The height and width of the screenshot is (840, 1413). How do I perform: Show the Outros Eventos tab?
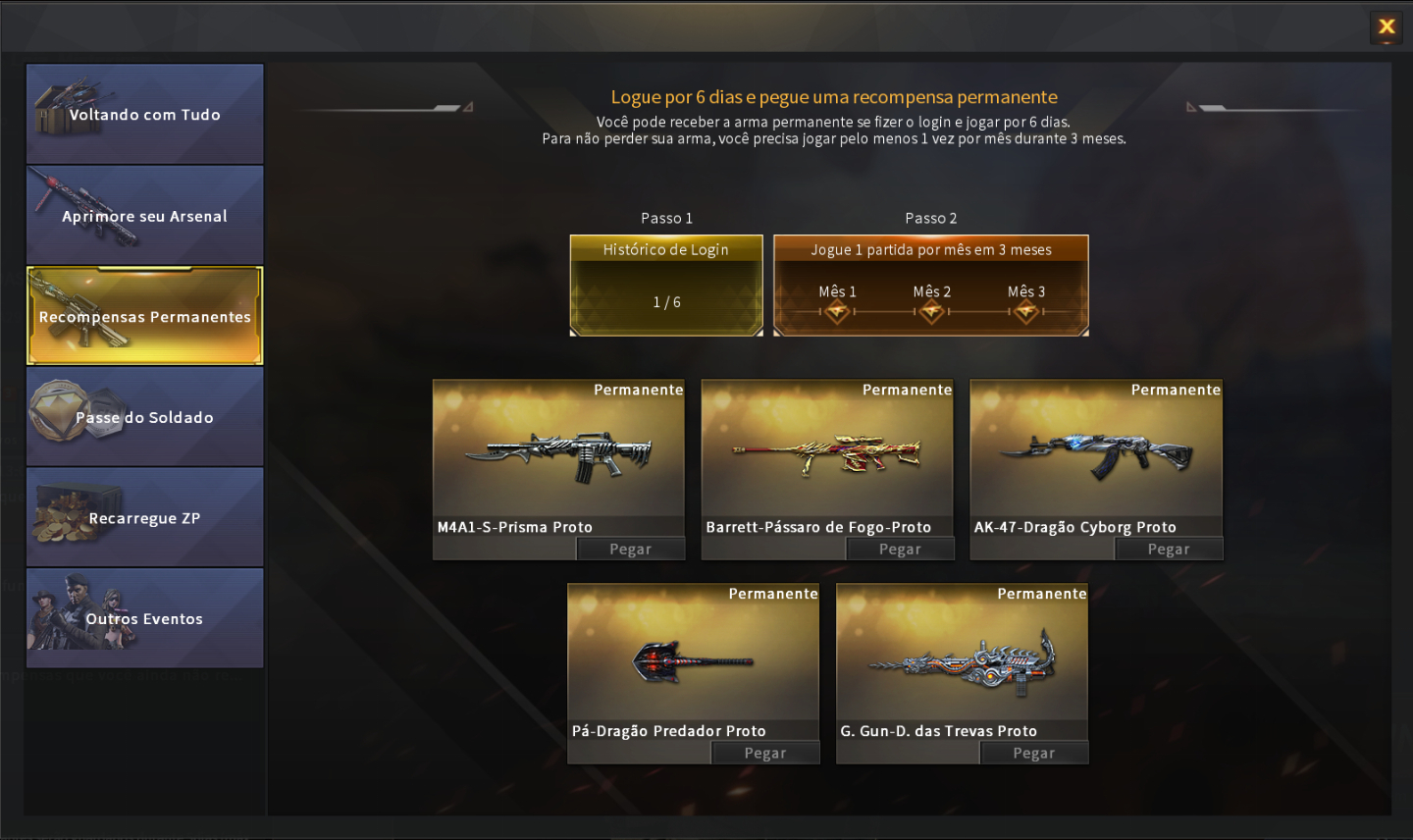tap(145, 618)
